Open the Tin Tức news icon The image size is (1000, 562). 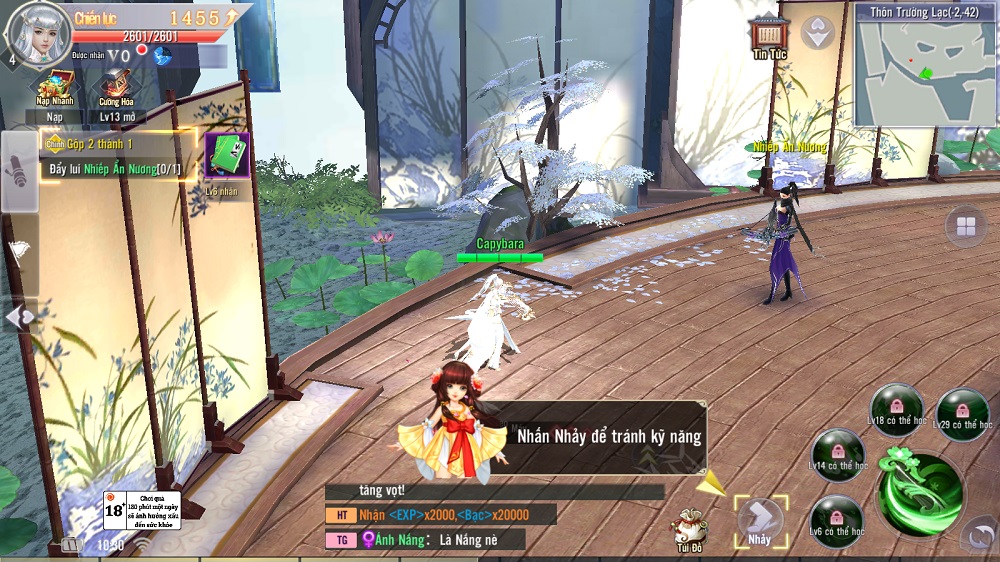[769, 36]
